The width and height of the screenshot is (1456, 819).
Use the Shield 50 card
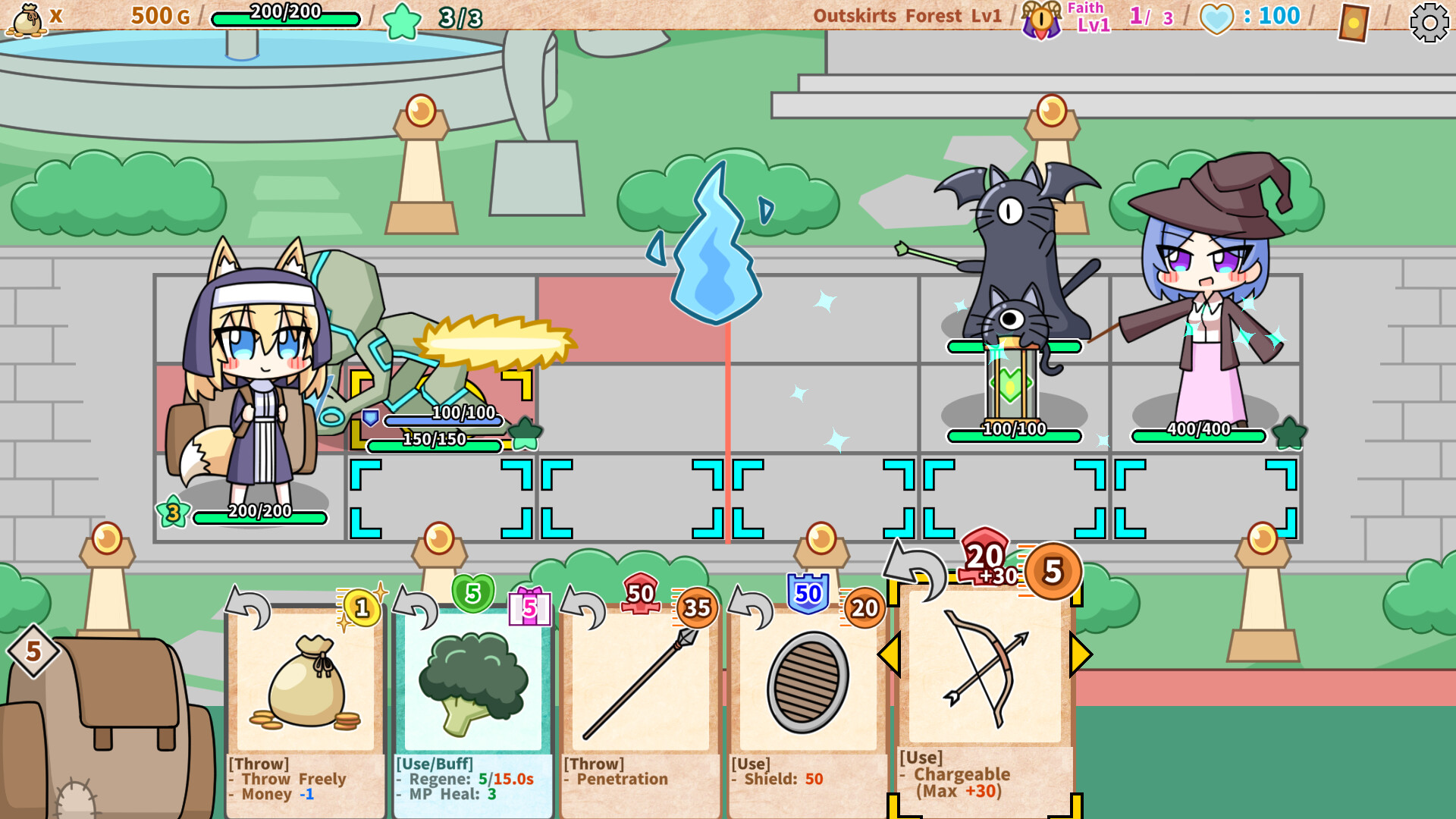coord(808,682)
